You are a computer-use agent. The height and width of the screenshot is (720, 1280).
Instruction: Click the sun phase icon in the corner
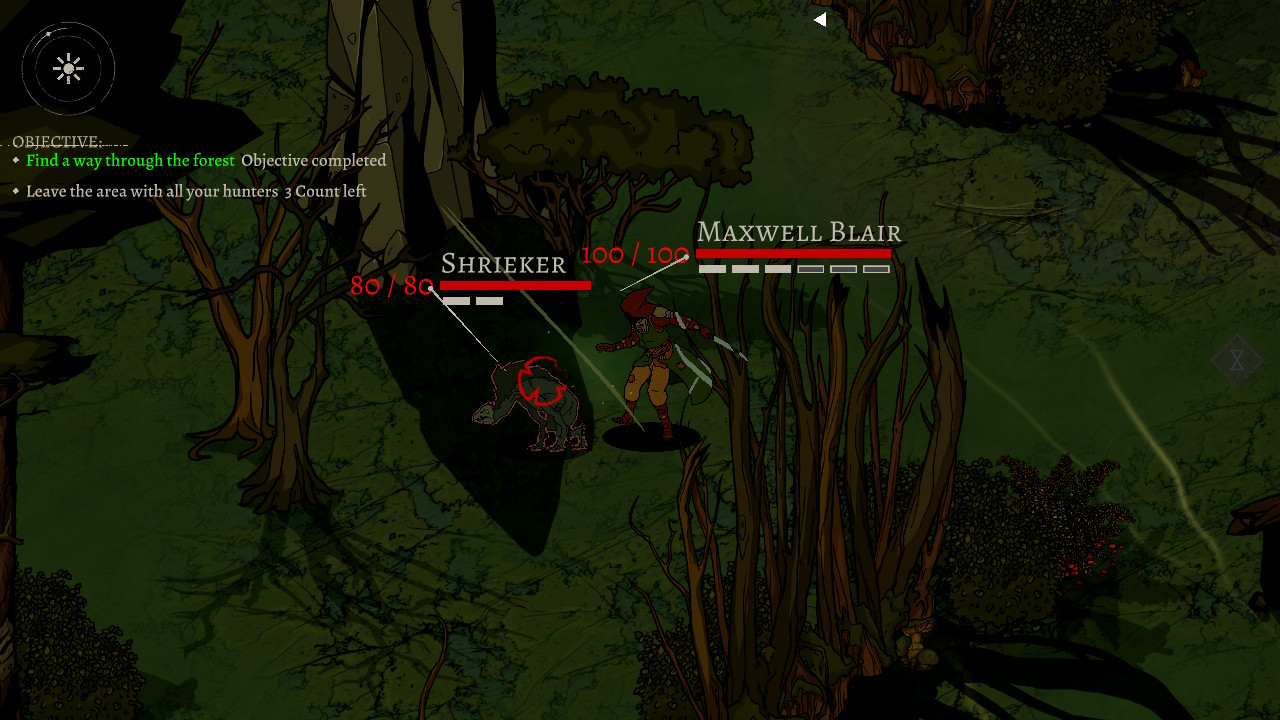point(68,68)
